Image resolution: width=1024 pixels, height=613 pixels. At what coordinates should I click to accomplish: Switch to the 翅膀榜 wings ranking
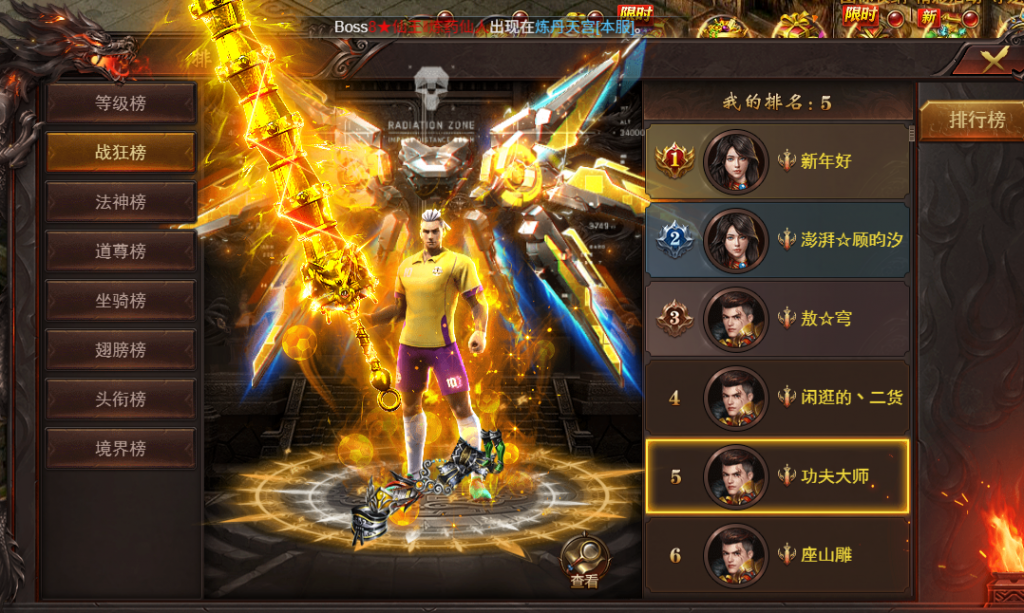coord(120,350)
